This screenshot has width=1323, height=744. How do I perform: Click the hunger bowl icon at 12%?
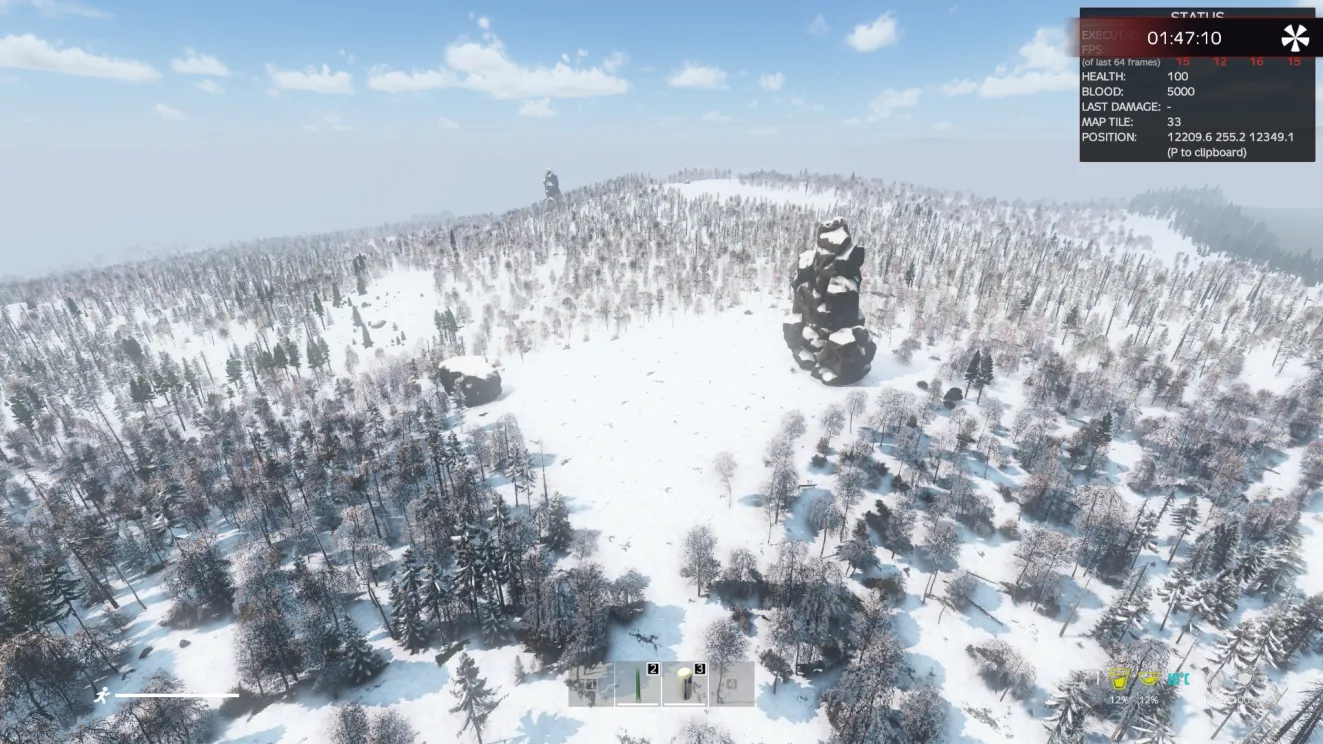[1149, 678]
